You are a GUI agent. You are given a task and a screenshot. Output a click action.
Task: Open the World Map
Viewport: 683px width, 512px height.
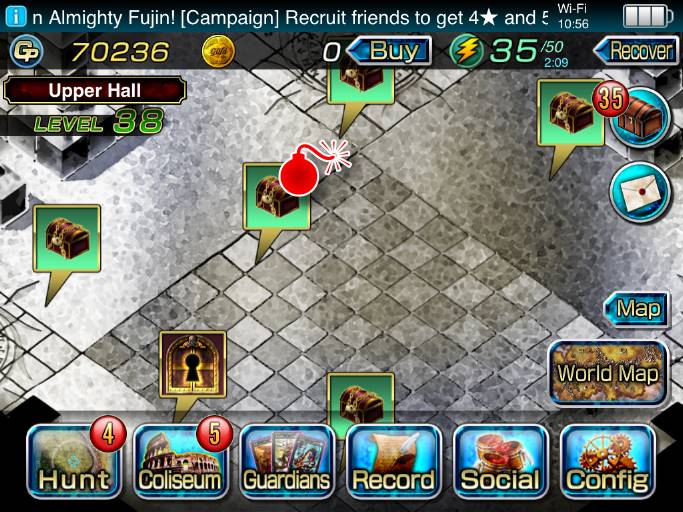[608, 373]
